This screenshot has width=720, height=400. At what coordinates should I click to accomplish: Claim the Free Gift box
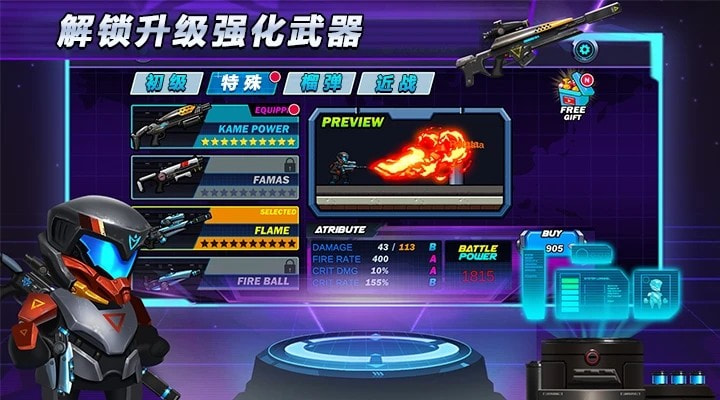click(575, 98)
